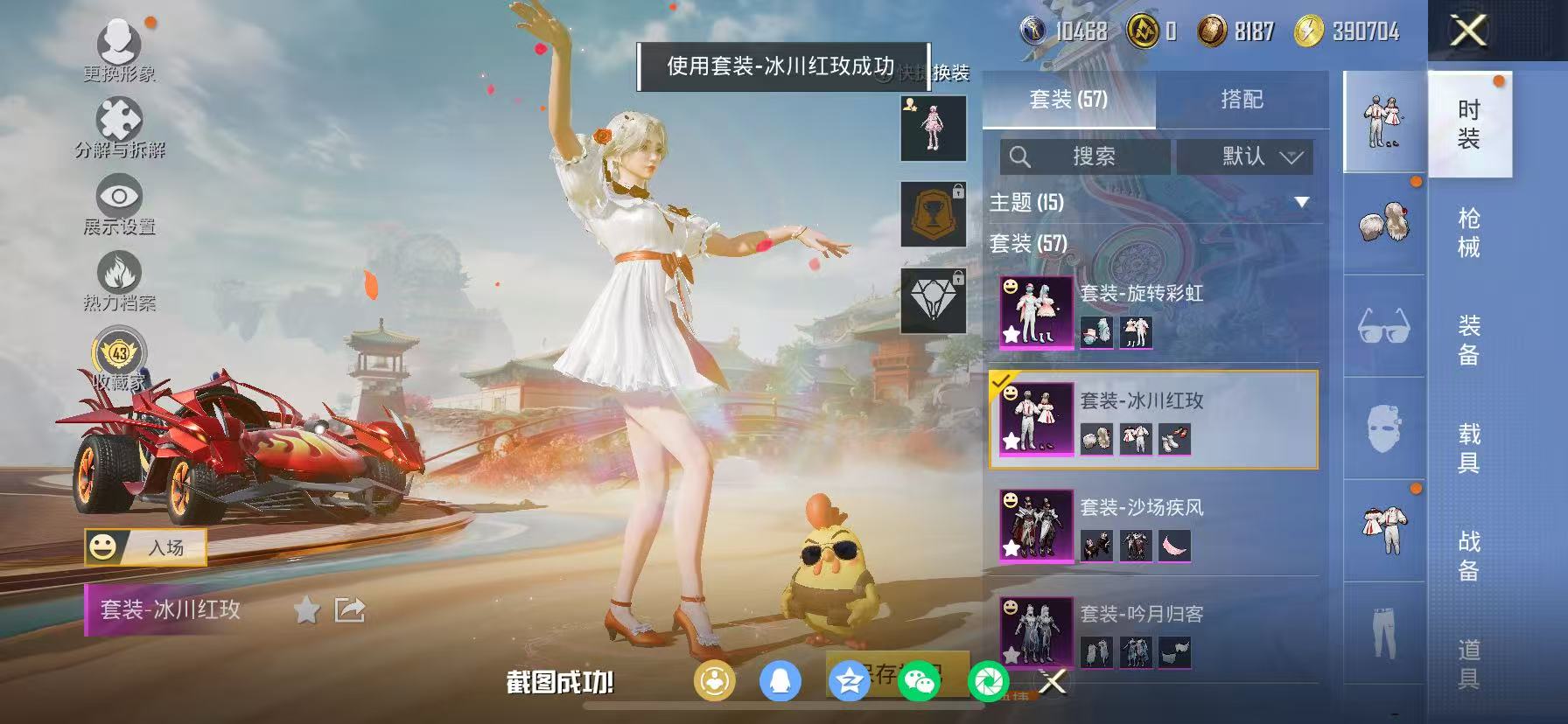Collapse the 主题 (15) section

(1301, 201)
